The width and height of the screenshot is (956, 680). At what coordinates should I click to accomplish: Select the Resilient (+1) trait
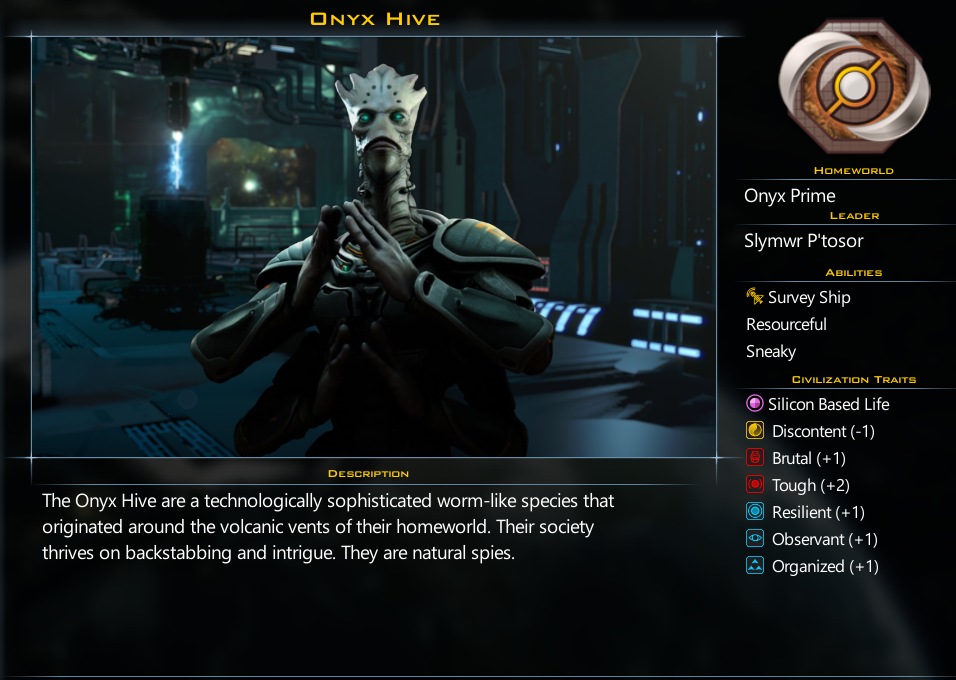click(818, 512)
